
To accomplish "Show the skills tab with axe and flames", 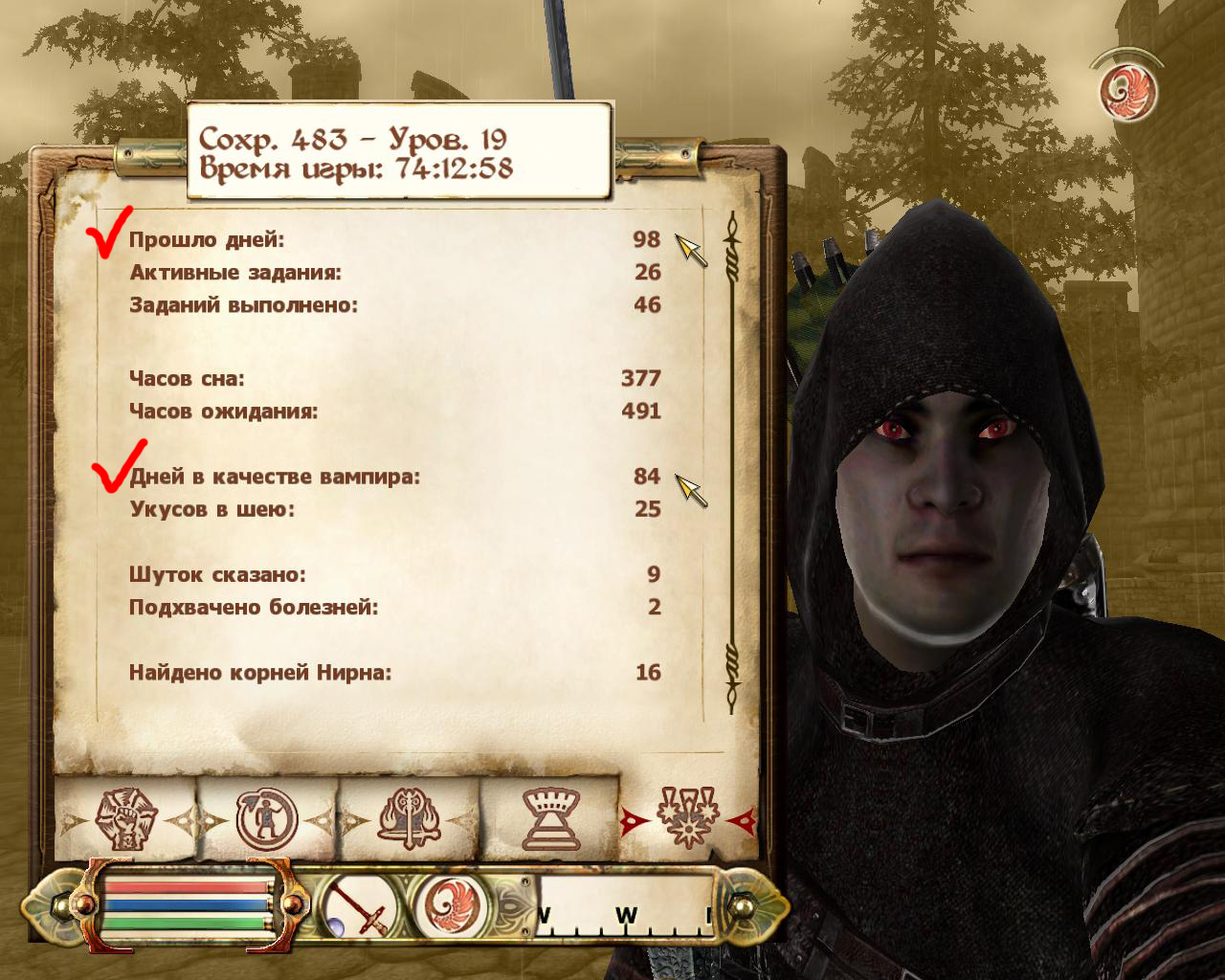I will [x=410, y=819].
